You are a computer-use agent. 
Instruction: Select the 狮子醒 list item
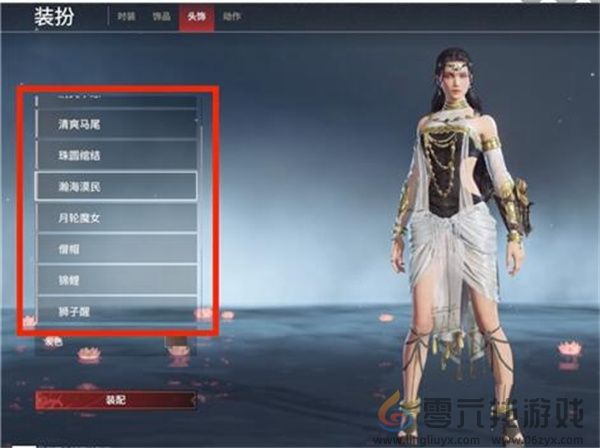click(x=116, y=309)
